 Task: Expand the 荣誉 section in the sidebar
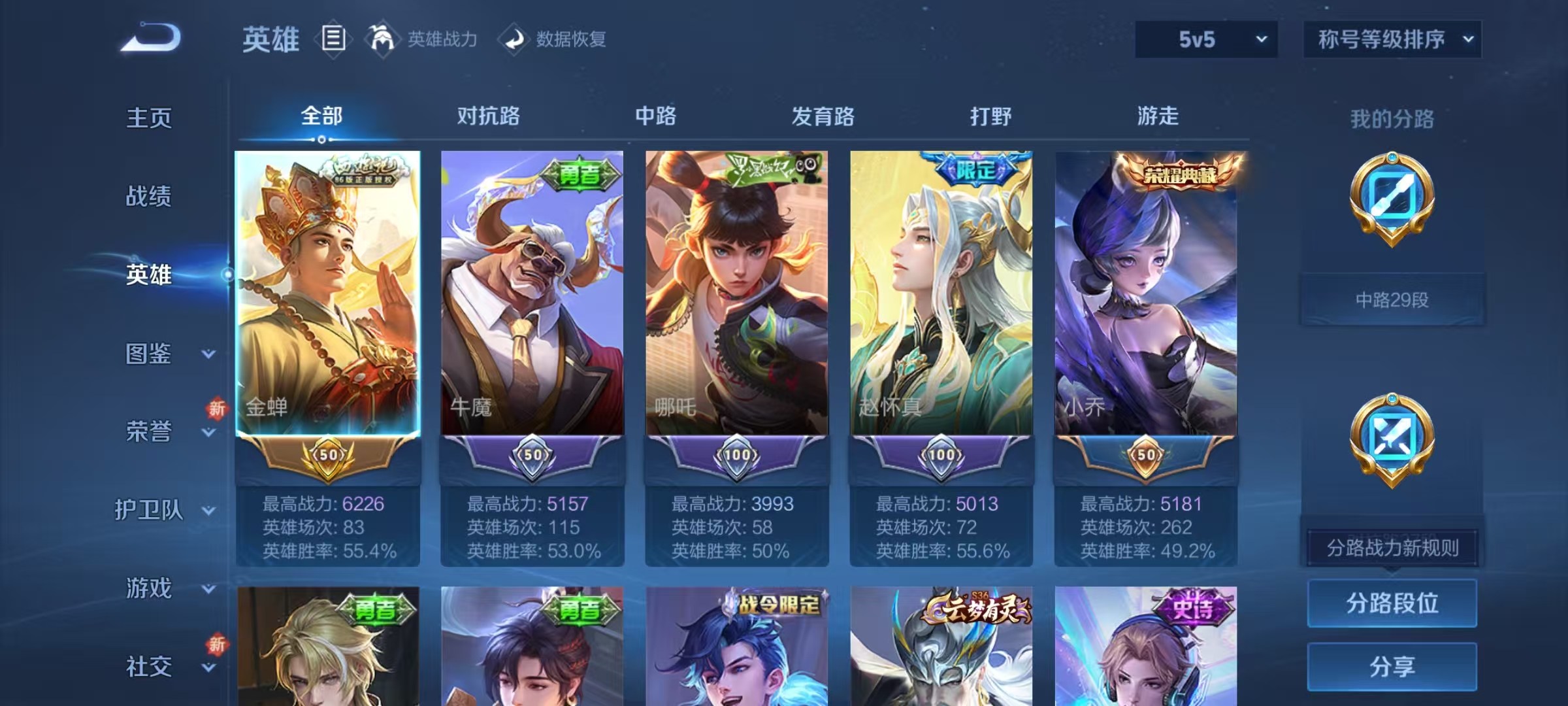[147, 432]
